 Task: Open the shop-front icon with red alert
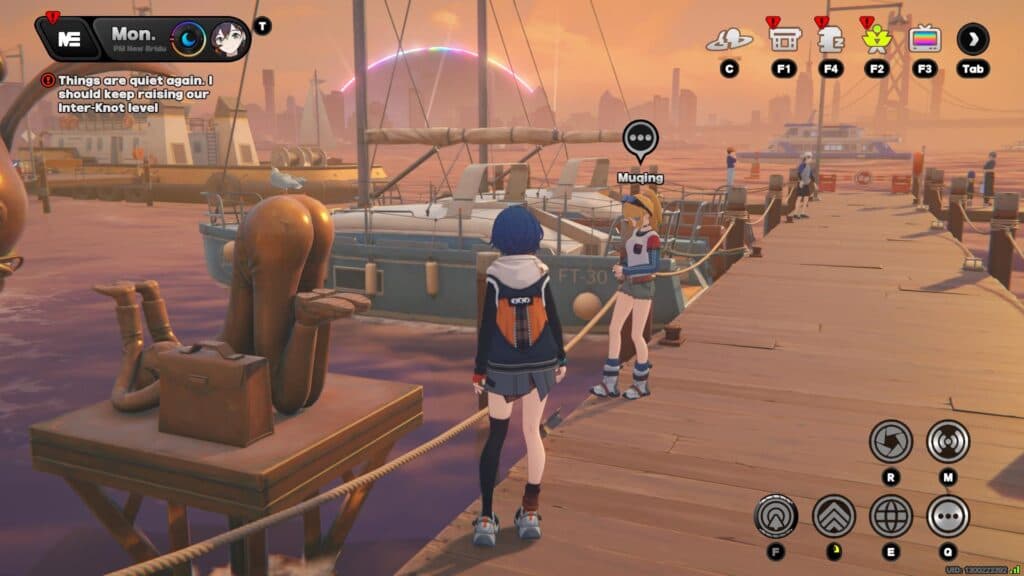[784, 39]
